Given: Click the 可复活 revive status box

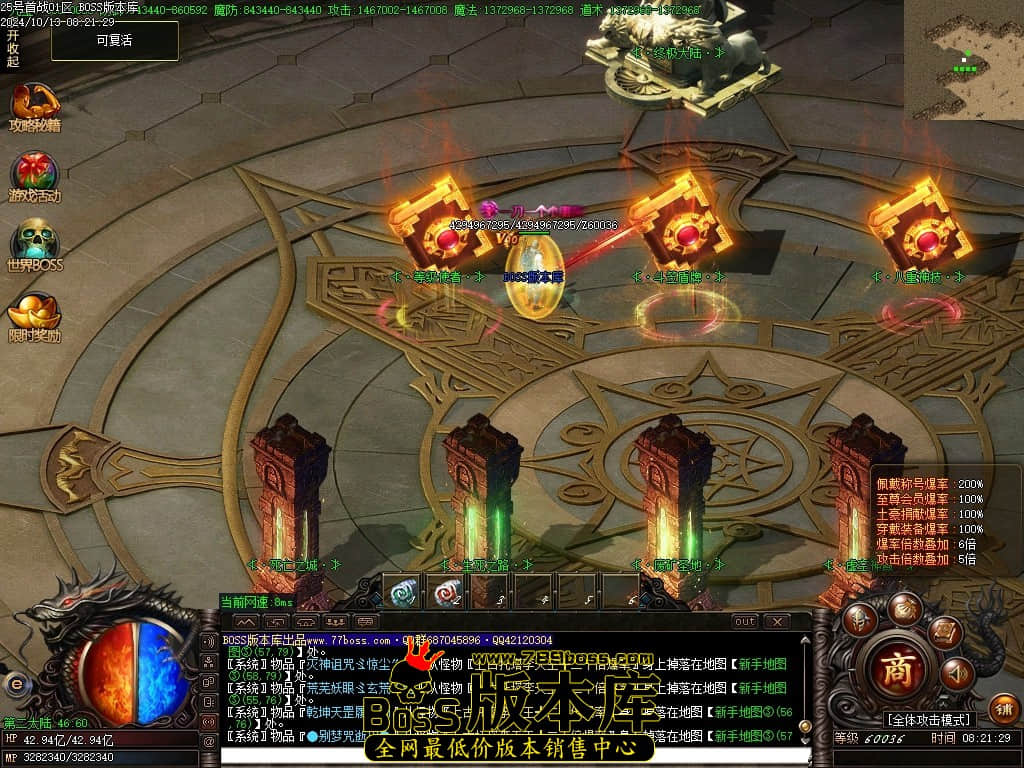Looking at the screenshot, I should pos(115,41).
